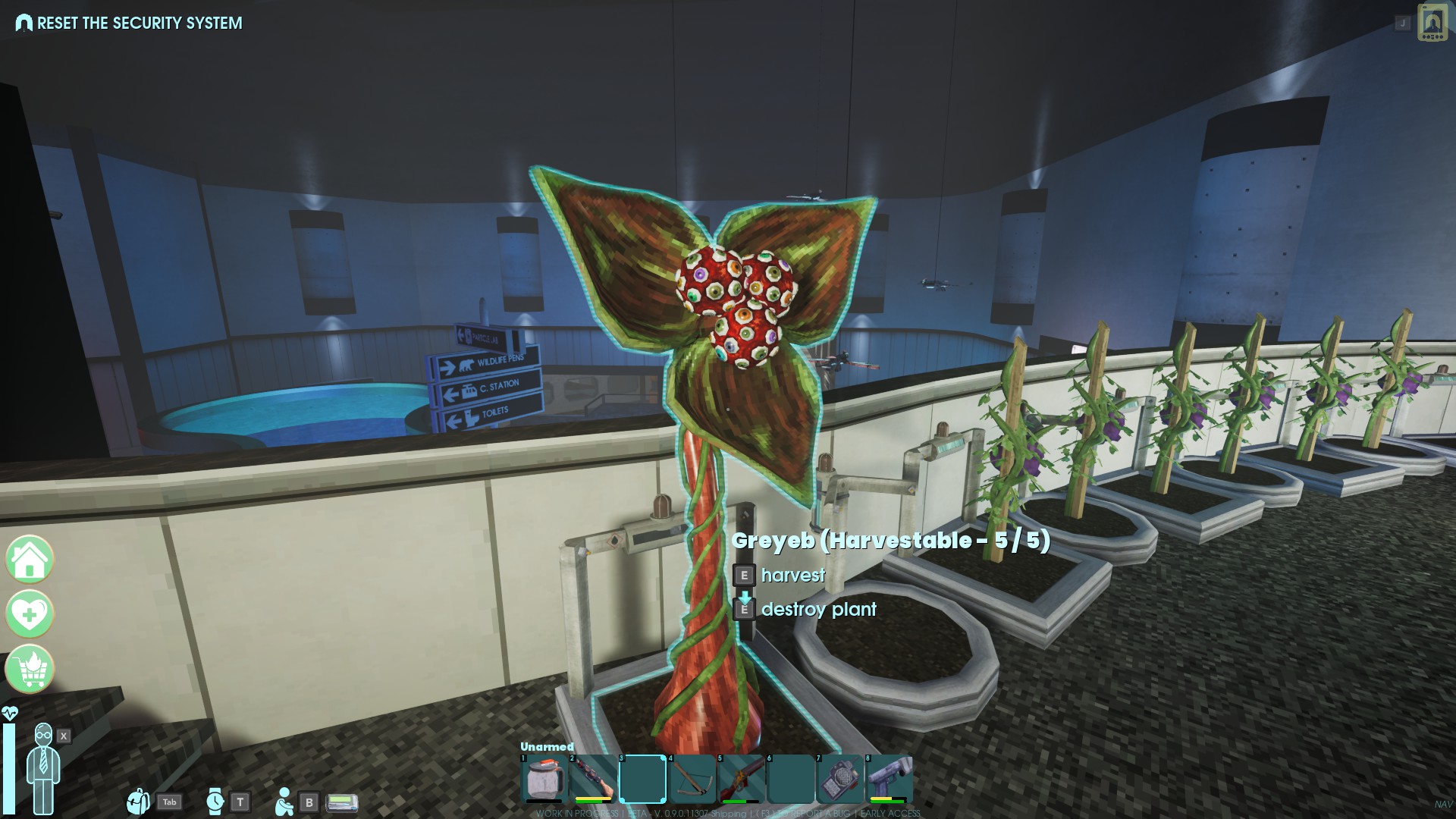
Task: Click the green house icon
Action: tap(30, 560)
